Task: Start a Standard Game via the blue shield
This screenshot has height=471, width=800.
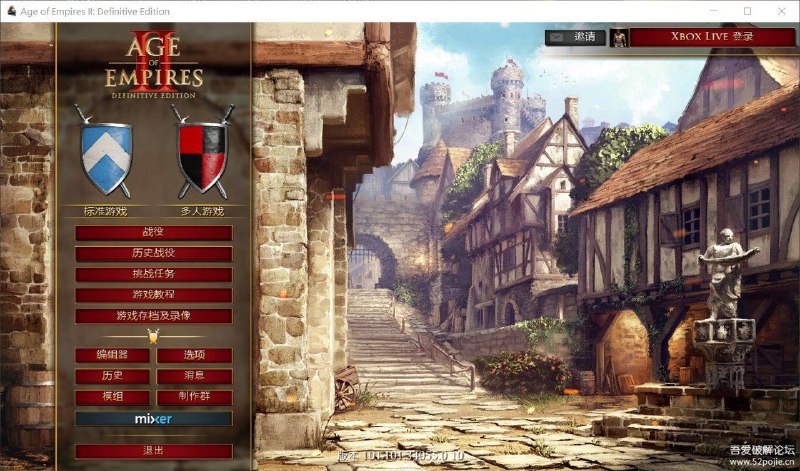Action: (104, 160)
